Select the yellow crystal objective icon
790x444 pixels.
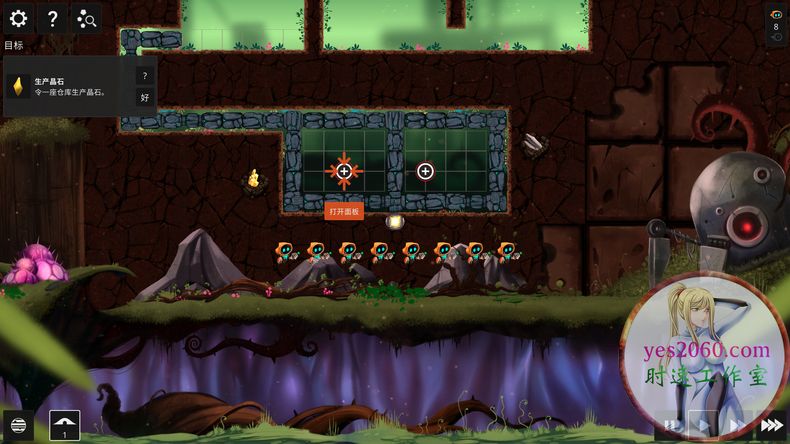tap(18, 87)
